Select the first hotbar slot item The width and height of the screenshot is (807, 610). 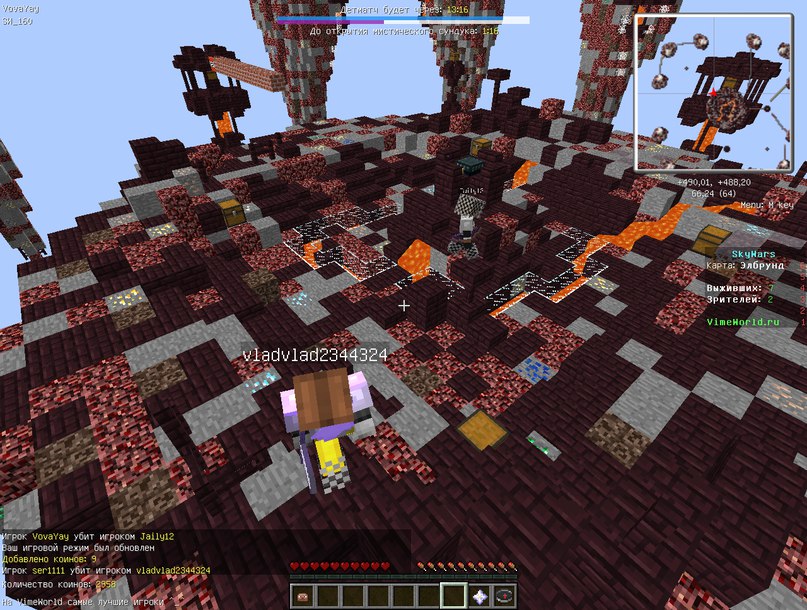[302, 597]
